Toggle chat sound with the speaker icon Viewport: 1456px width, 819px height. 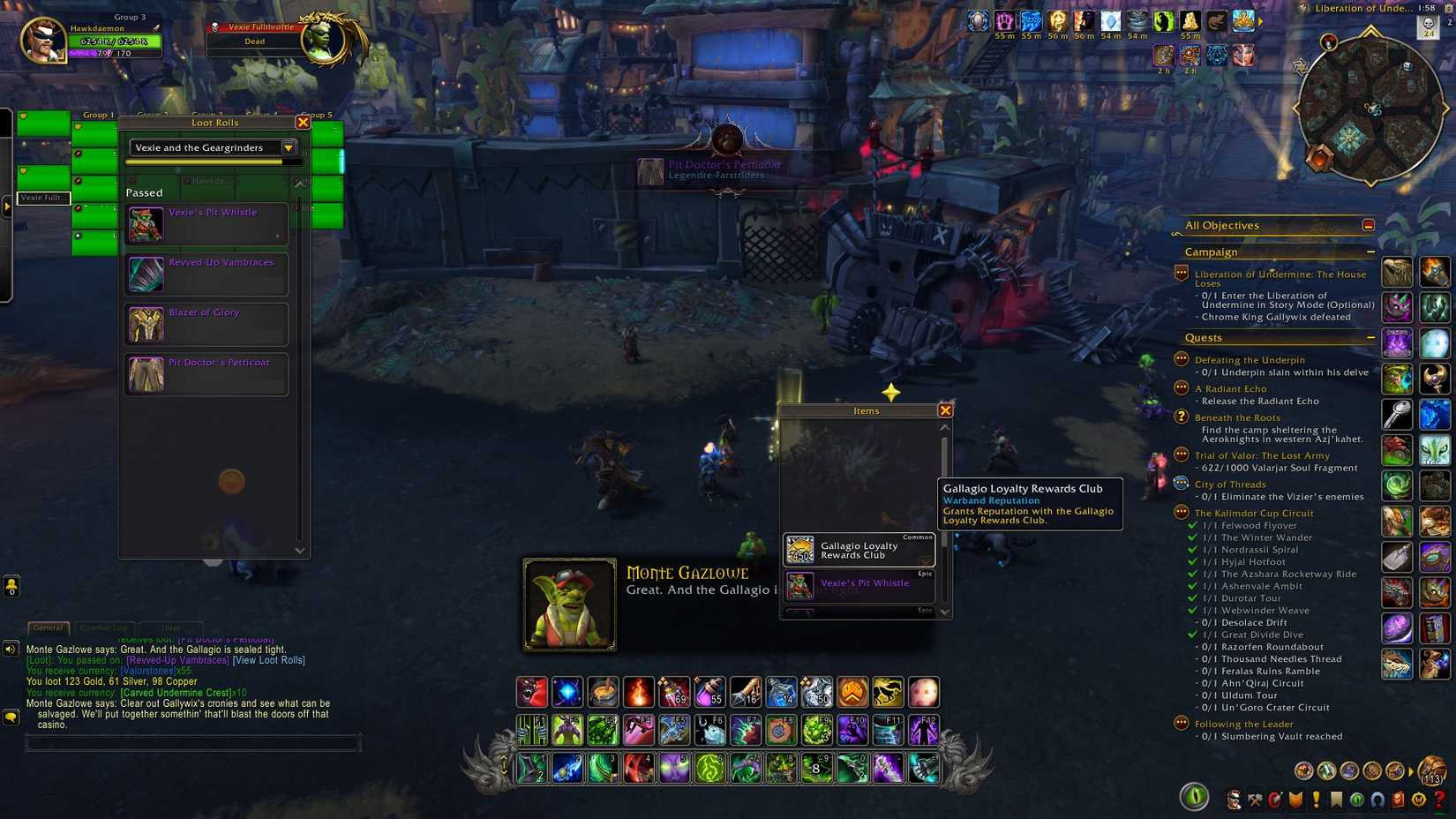coord(11,650)
